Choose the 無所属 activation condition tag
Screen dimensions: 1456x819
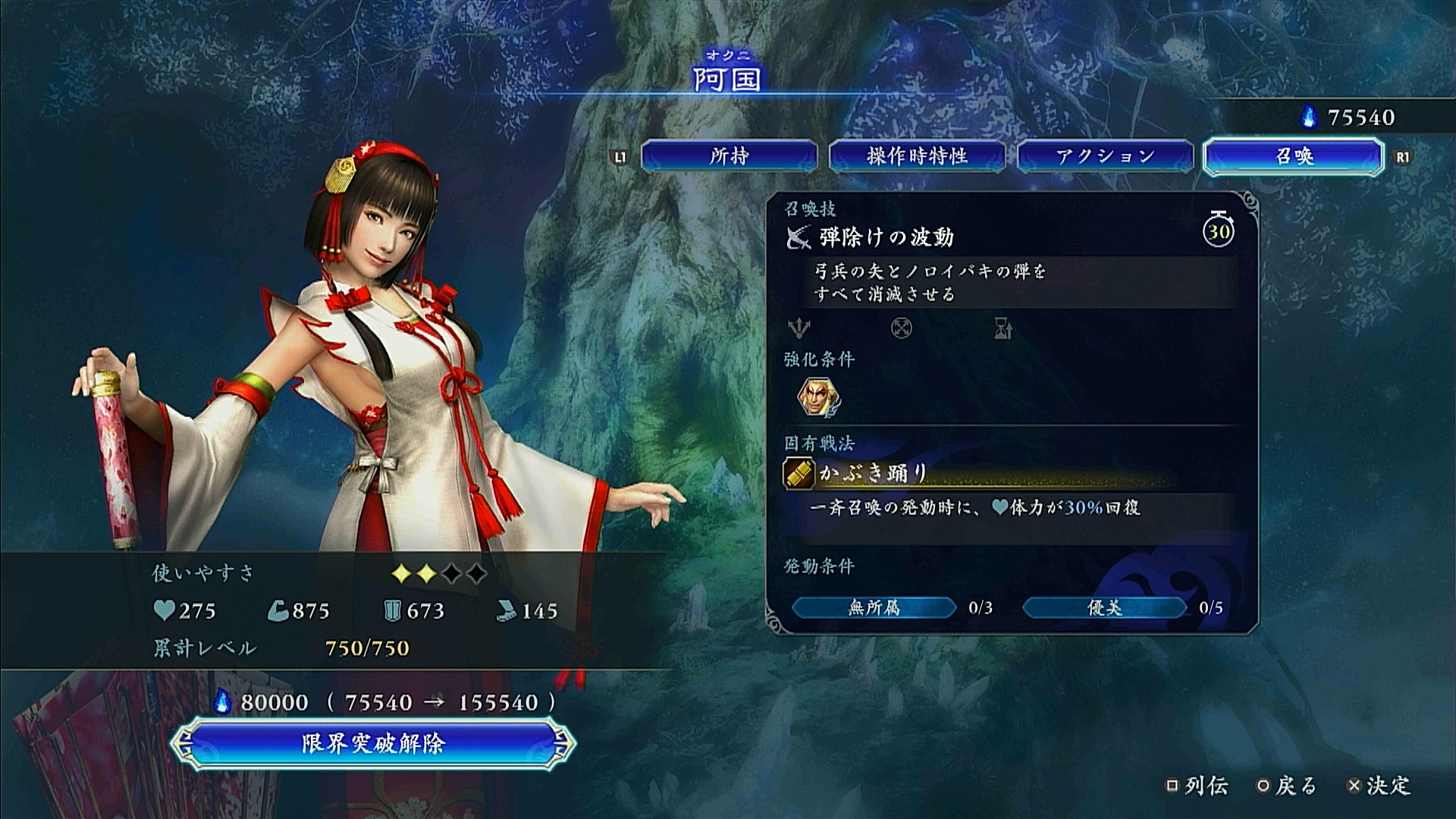[x=874, y=607]
